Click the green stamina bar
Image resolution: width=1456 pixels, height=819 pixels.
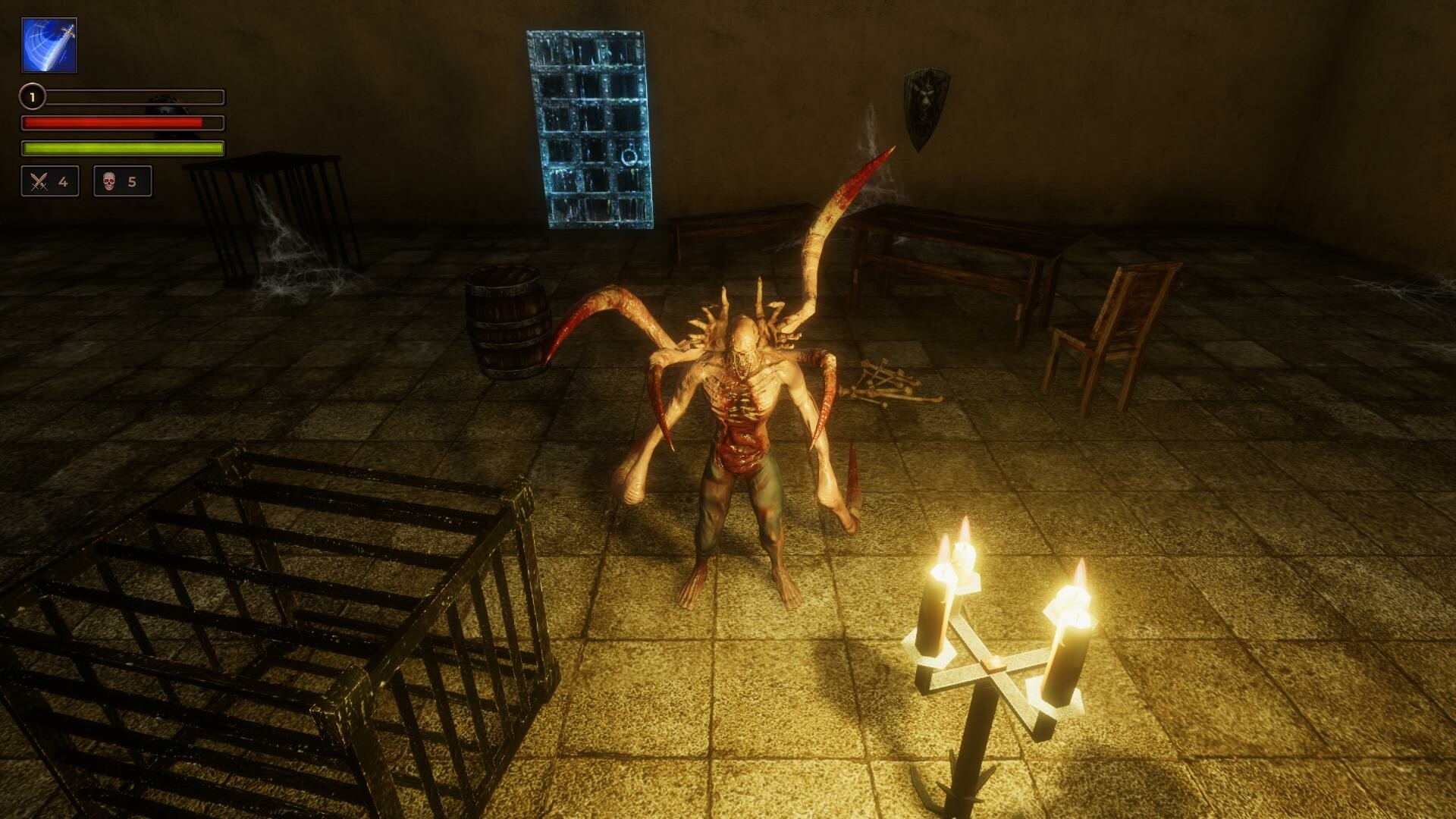click(x=121, y=149)
